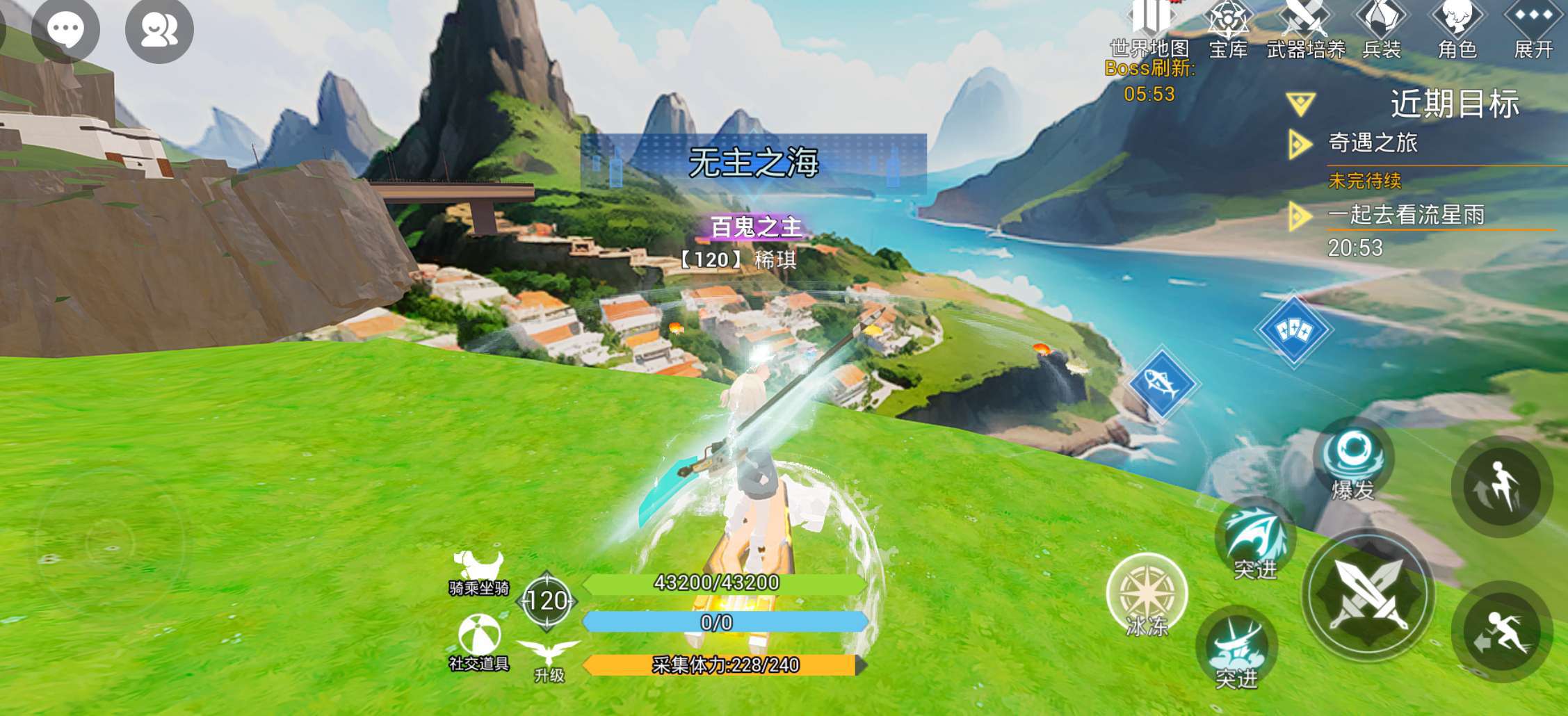This screenshot has width=1568, height=716.
Task: Tap the dodge sprint button
Action: pyautogui.click(x=1502, y=632)
